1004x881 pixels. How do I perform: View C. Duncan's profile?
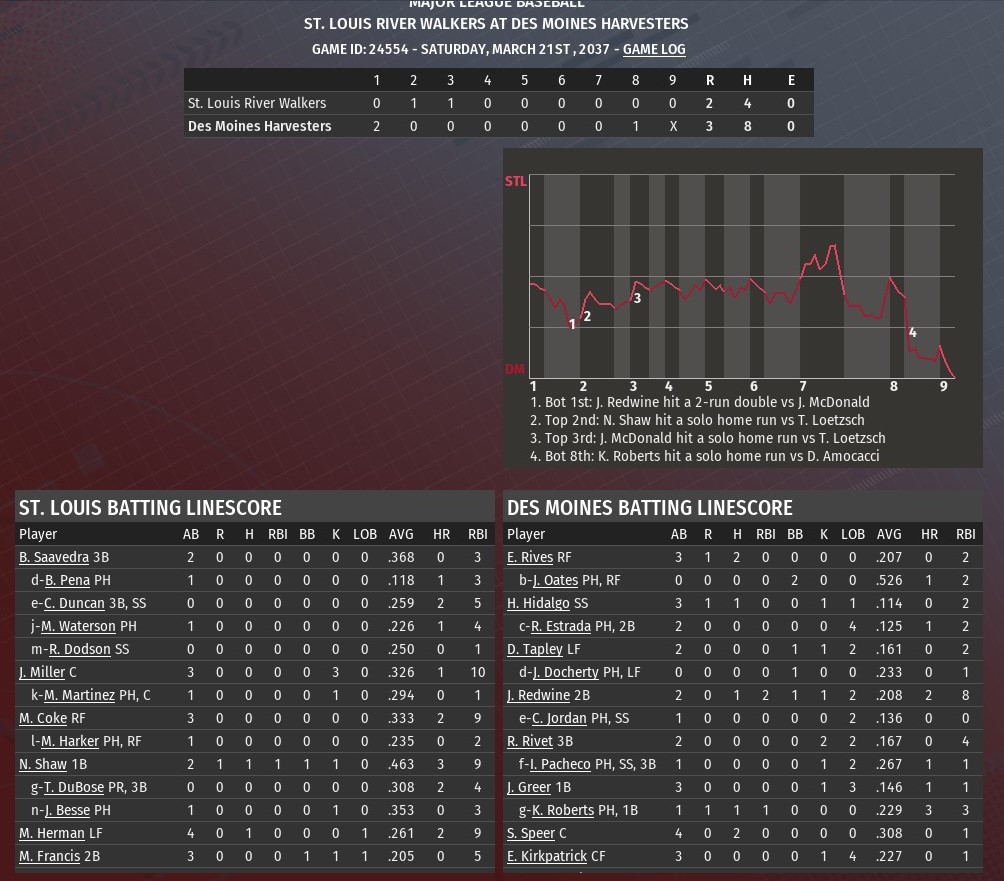point(74,603)
